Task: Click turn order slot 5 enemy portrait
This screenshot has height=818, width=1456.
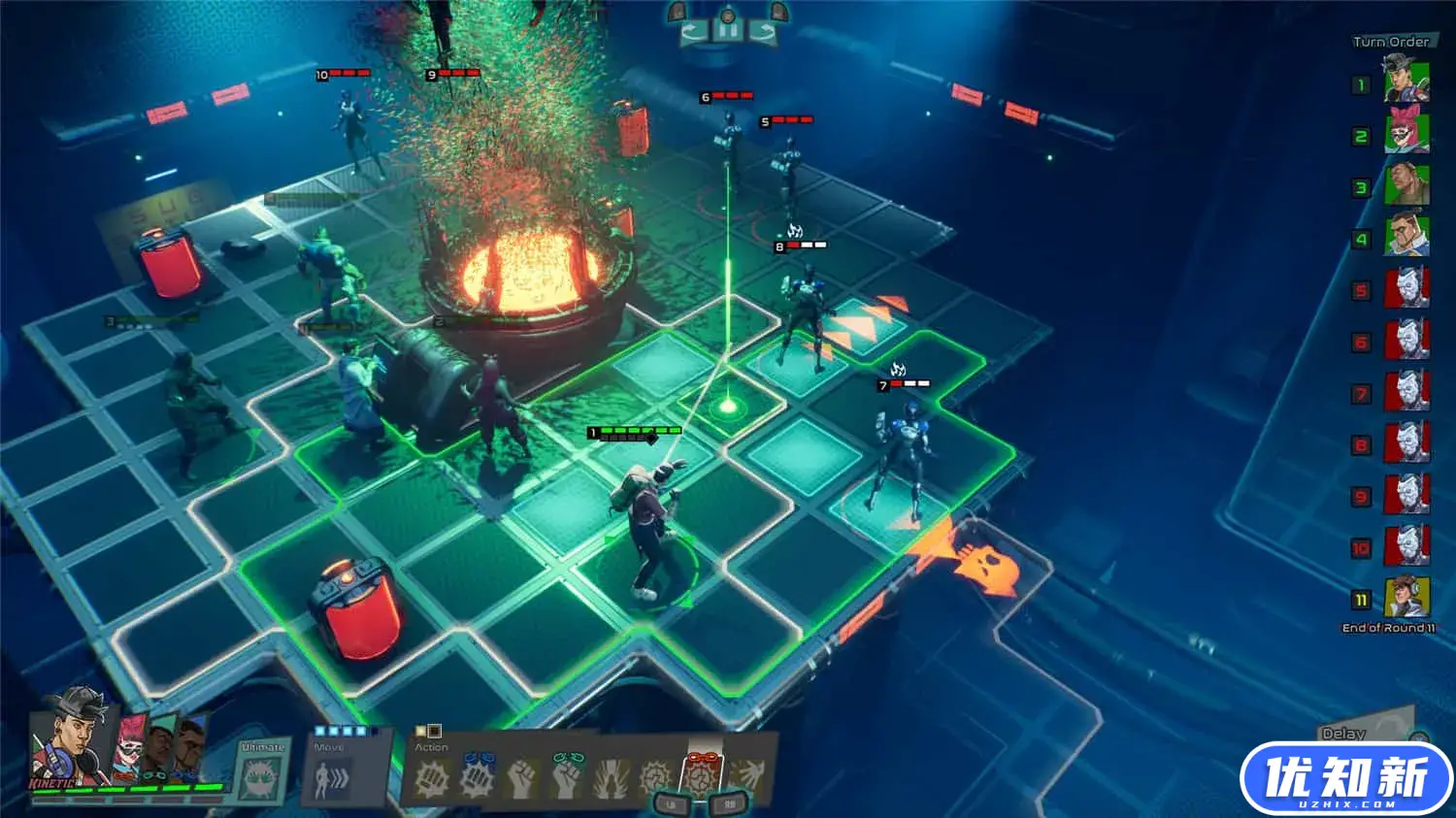Action: [x=1406, y=288]
